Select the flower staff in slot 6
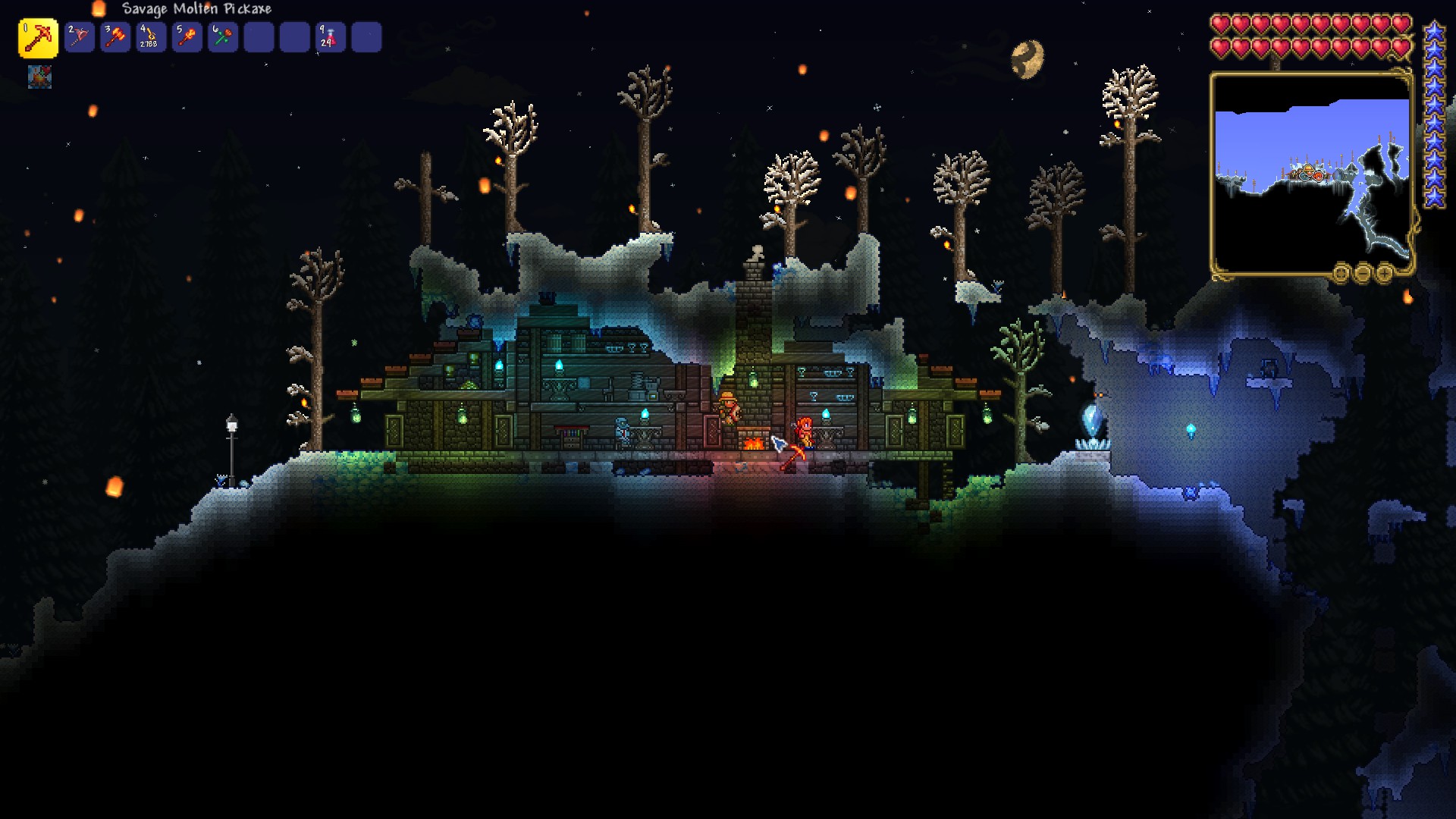 click(x=222, y=37)
